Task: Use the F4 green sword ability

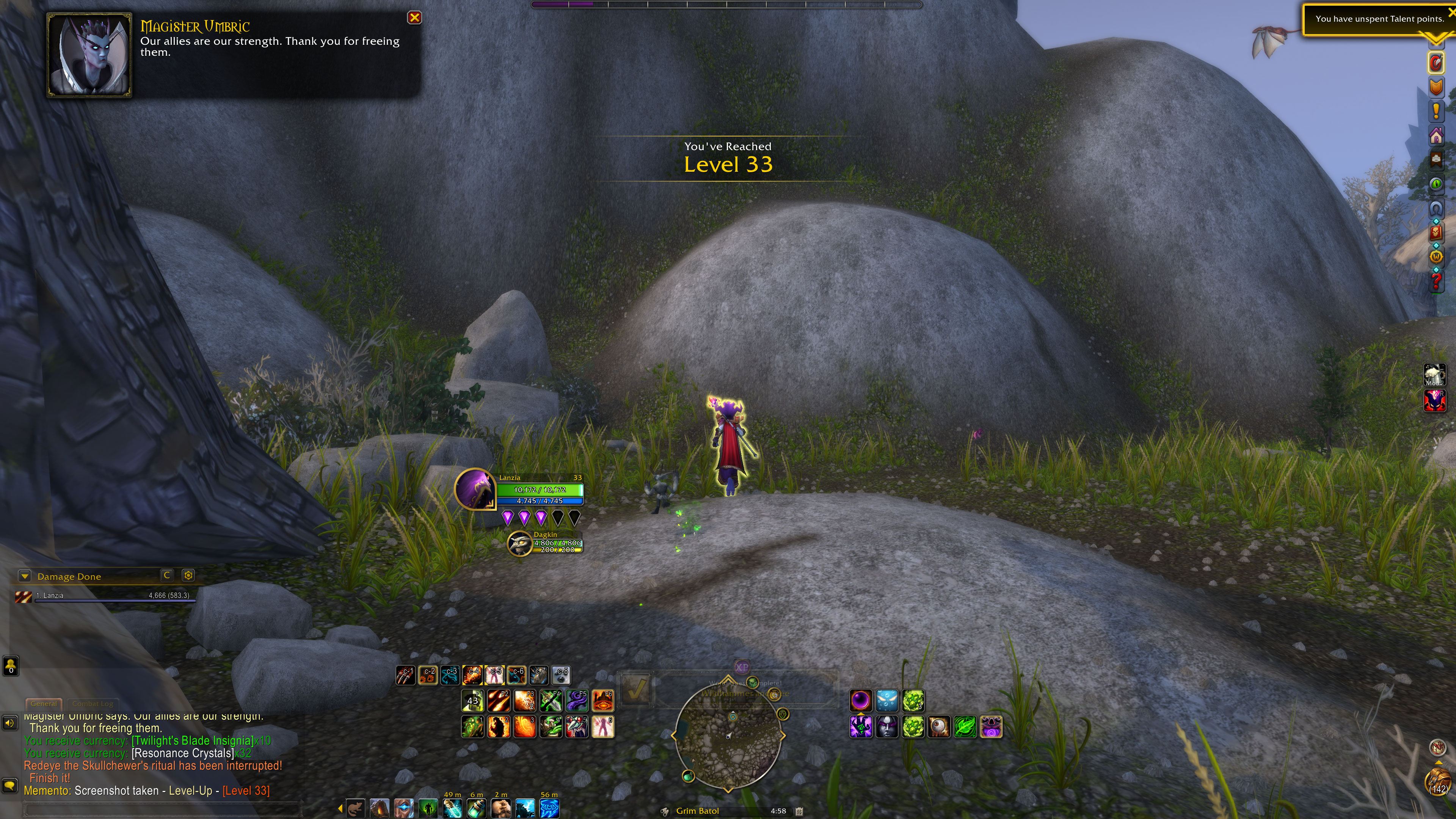Action: [551, 701]
